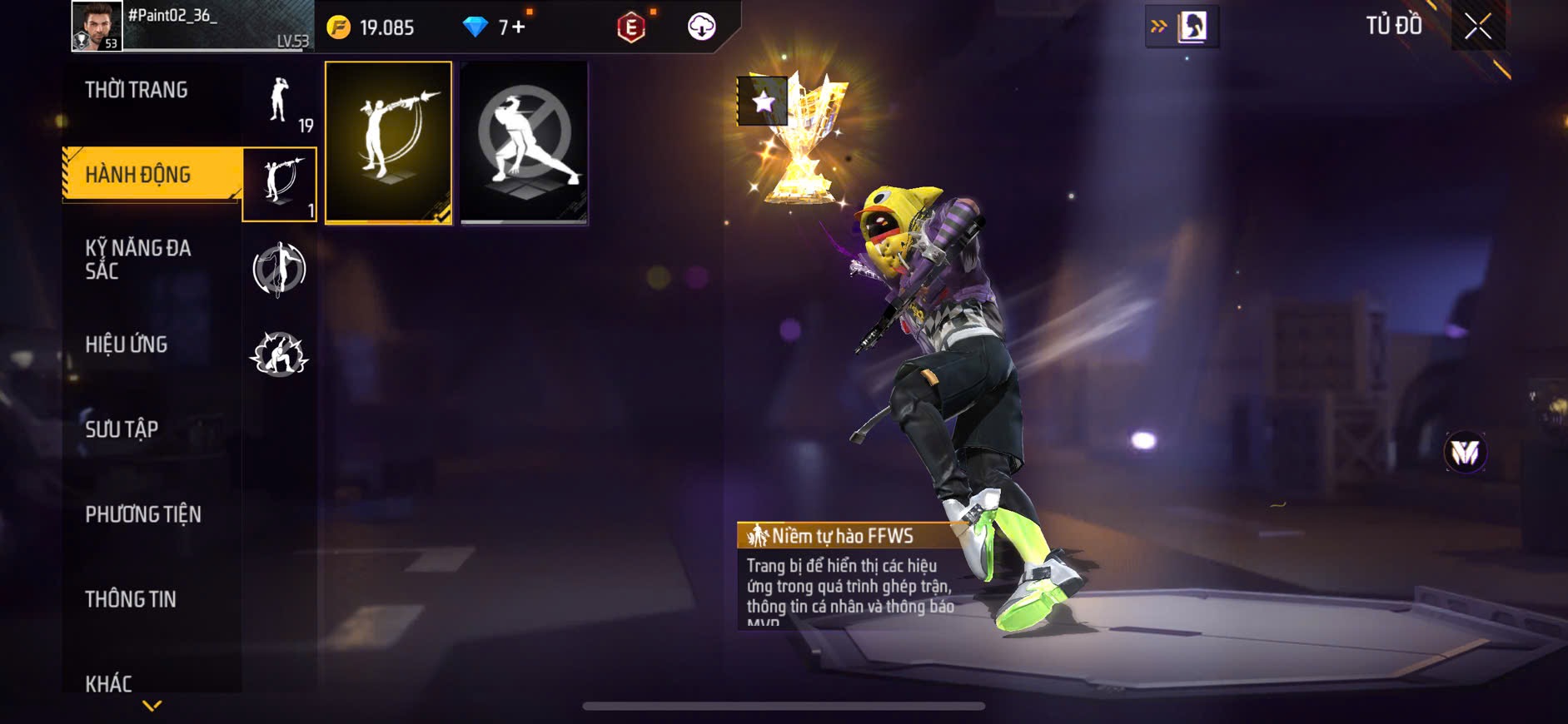This screenshot has width=1568, height=724.
Task: Select the multi-color skill sub-icon
Action: point(279,269)
